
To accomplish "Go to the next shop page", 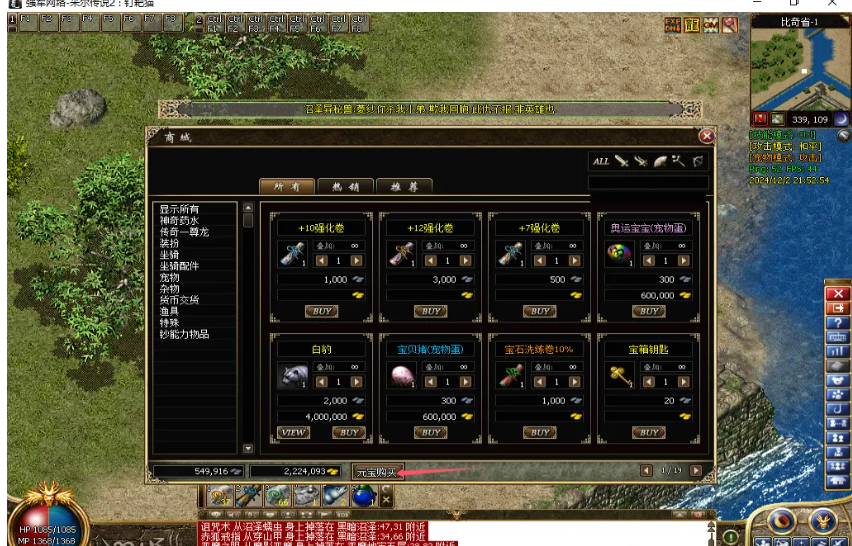I will point(696,470).
